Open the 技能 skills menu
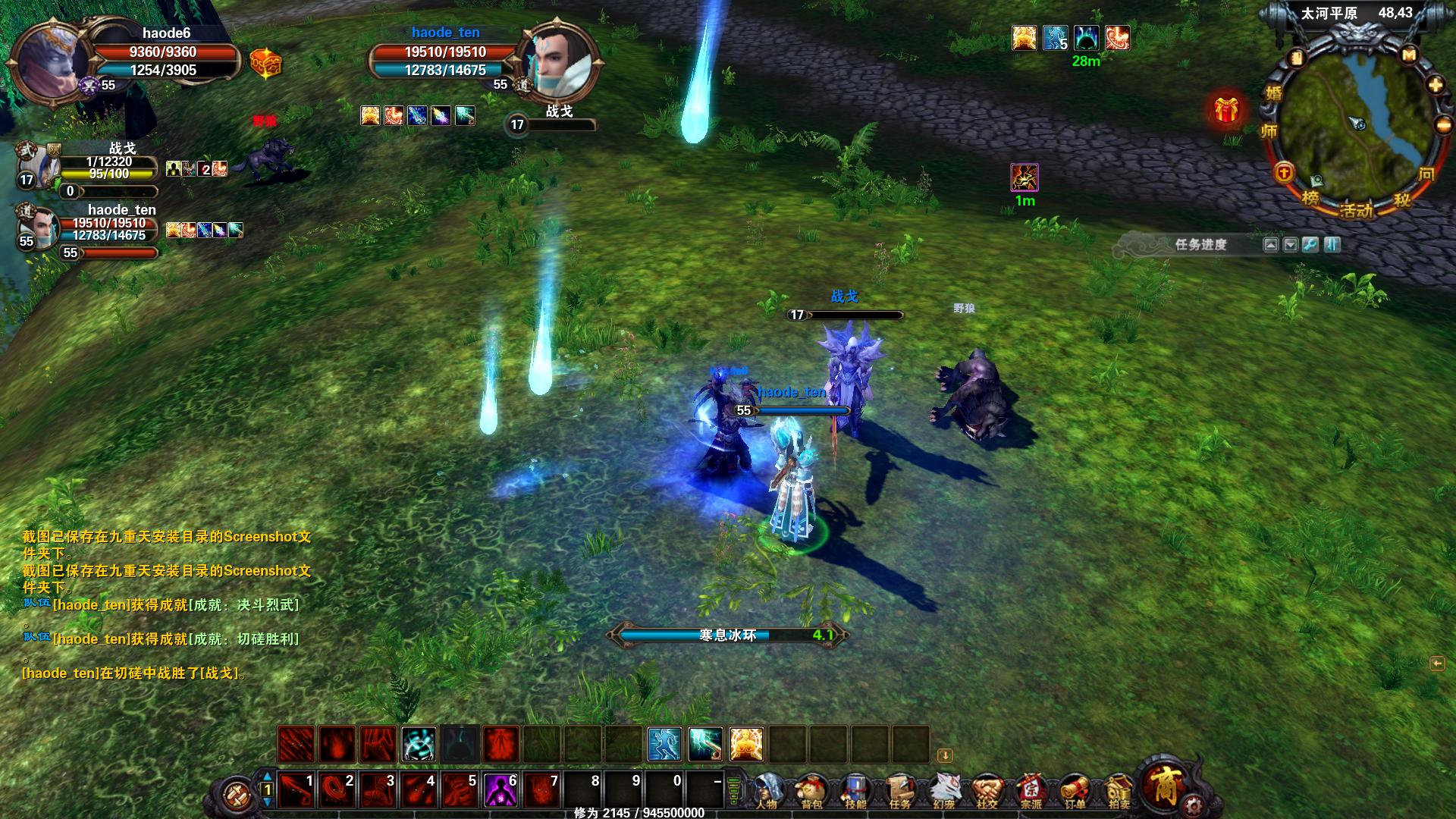The width and height of the screenshot is (1456, 819). click(855, 792)
